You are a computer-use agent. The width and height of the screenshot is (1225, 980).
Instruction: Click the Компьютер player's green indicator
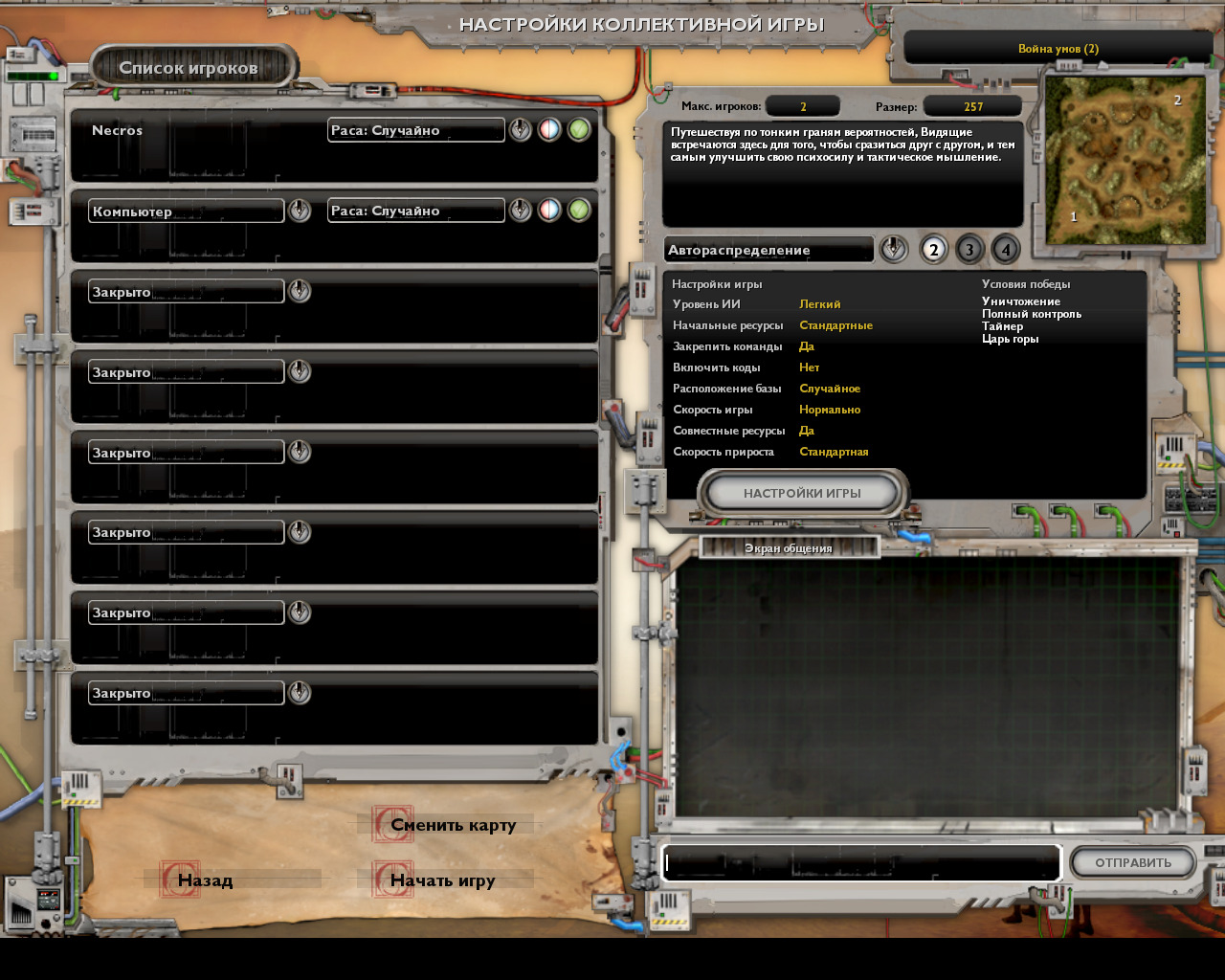point(579,211)
